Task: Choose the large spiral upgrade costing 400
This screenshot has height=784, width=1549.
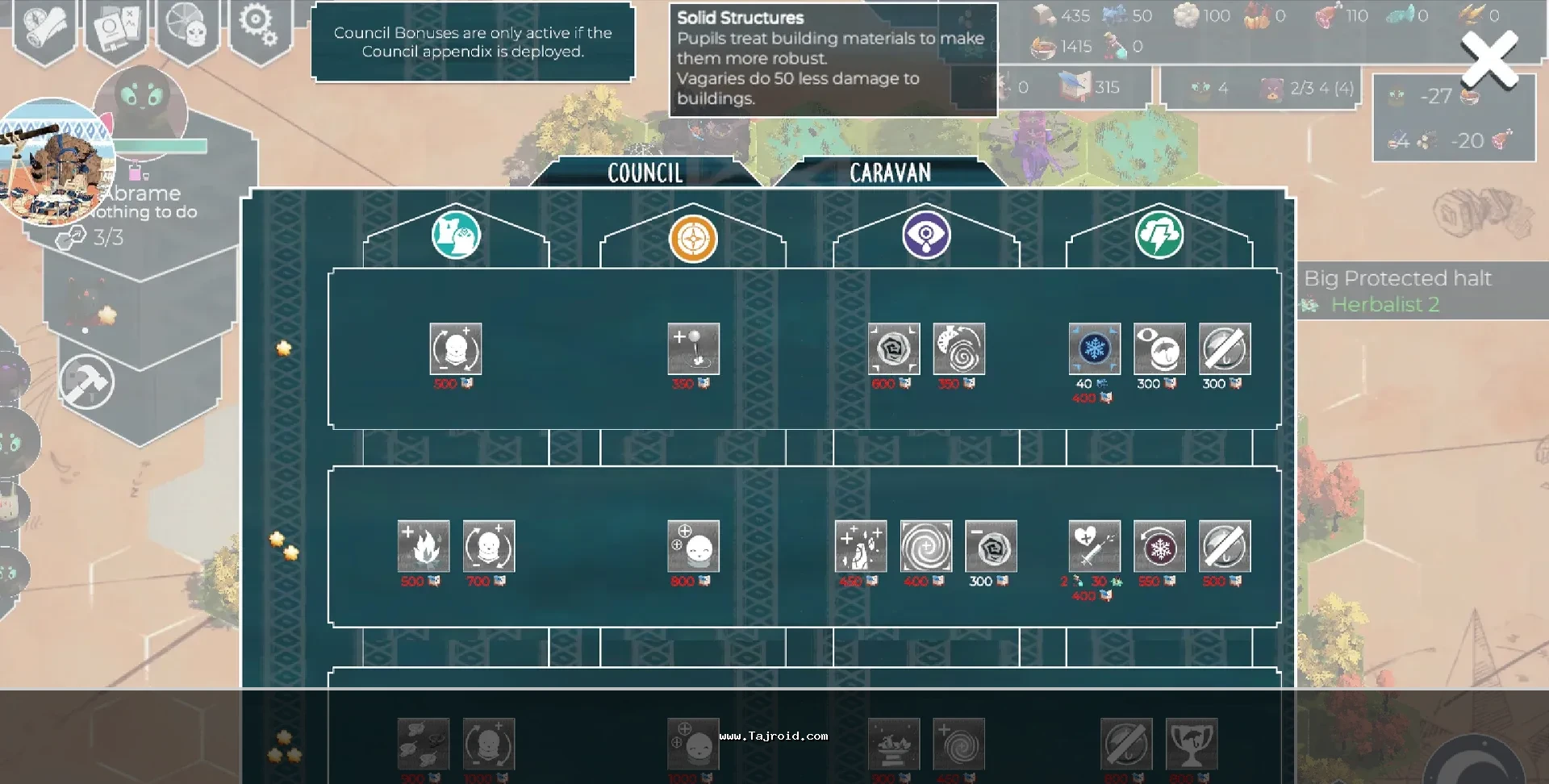Action: (926, 546)
